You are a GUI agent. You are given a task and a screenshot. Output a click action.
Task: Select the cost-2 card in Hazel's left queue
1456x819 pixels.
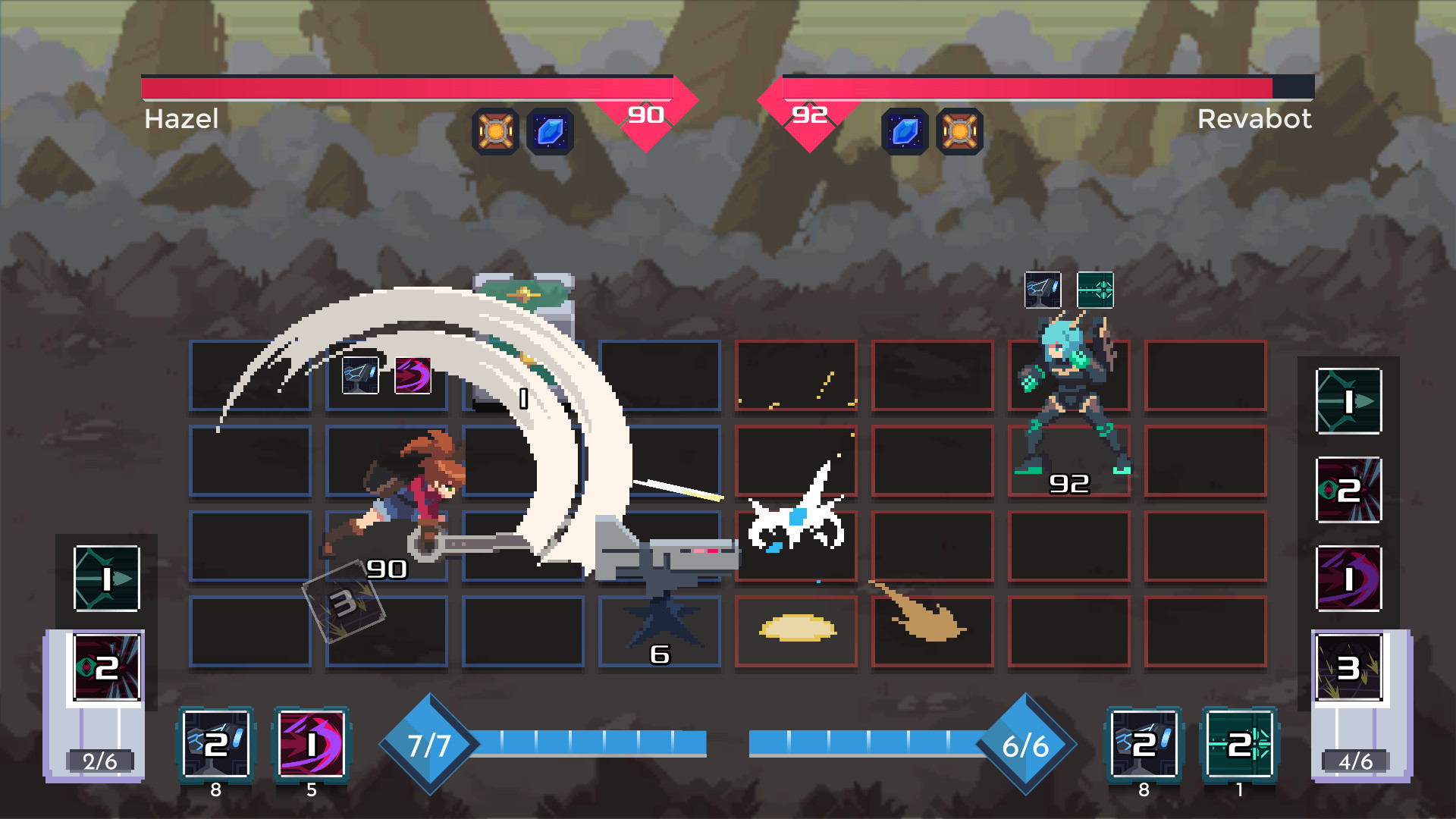tap(106, 667)
